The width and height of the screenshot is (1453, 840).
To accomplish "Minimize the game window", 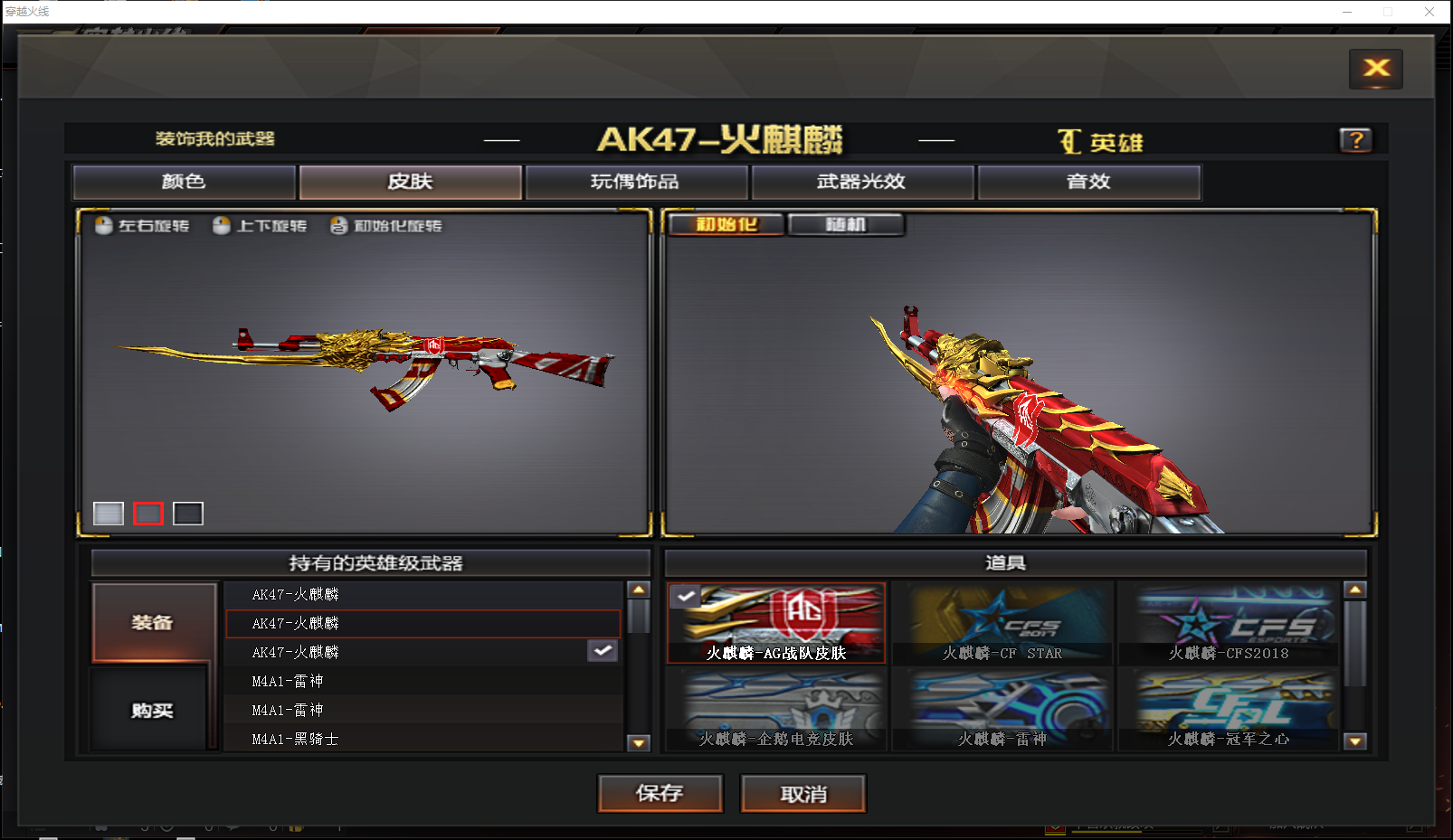I will click(1346, 12).
